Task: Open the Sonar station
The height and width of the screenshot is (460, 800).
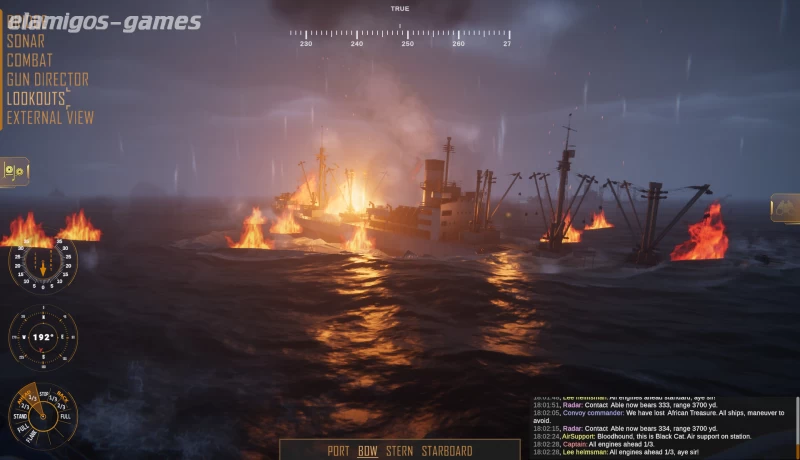Action: (x=26, y=41)
